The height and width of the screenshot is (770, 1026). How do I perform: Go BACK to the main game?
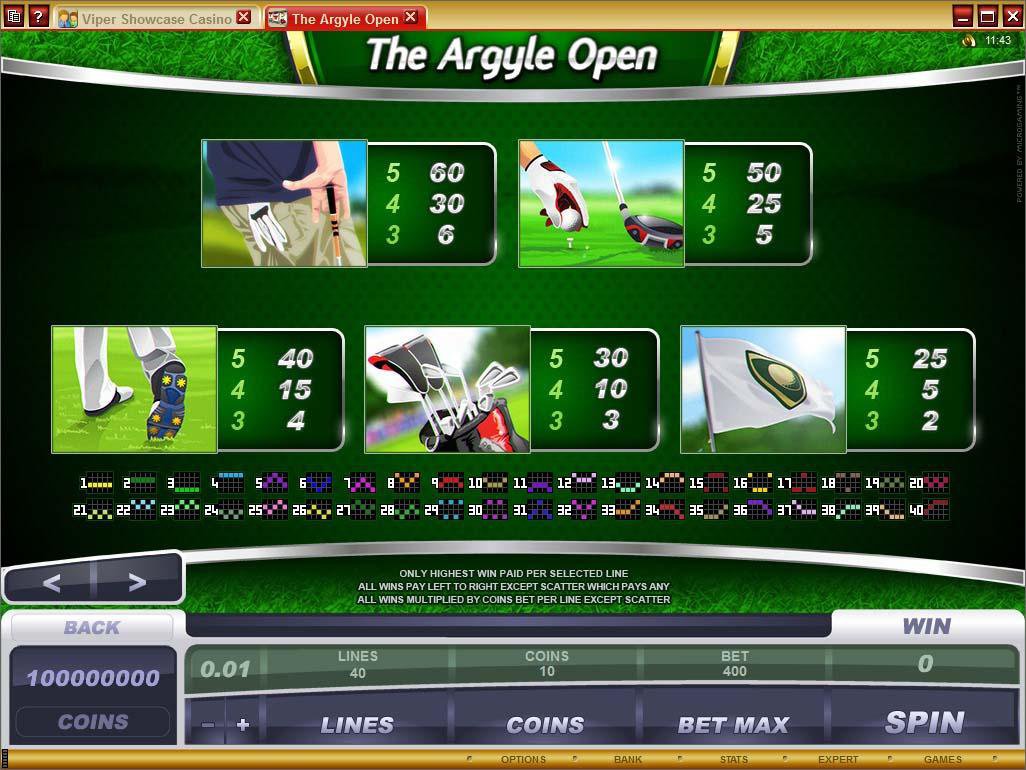point(91,628)
